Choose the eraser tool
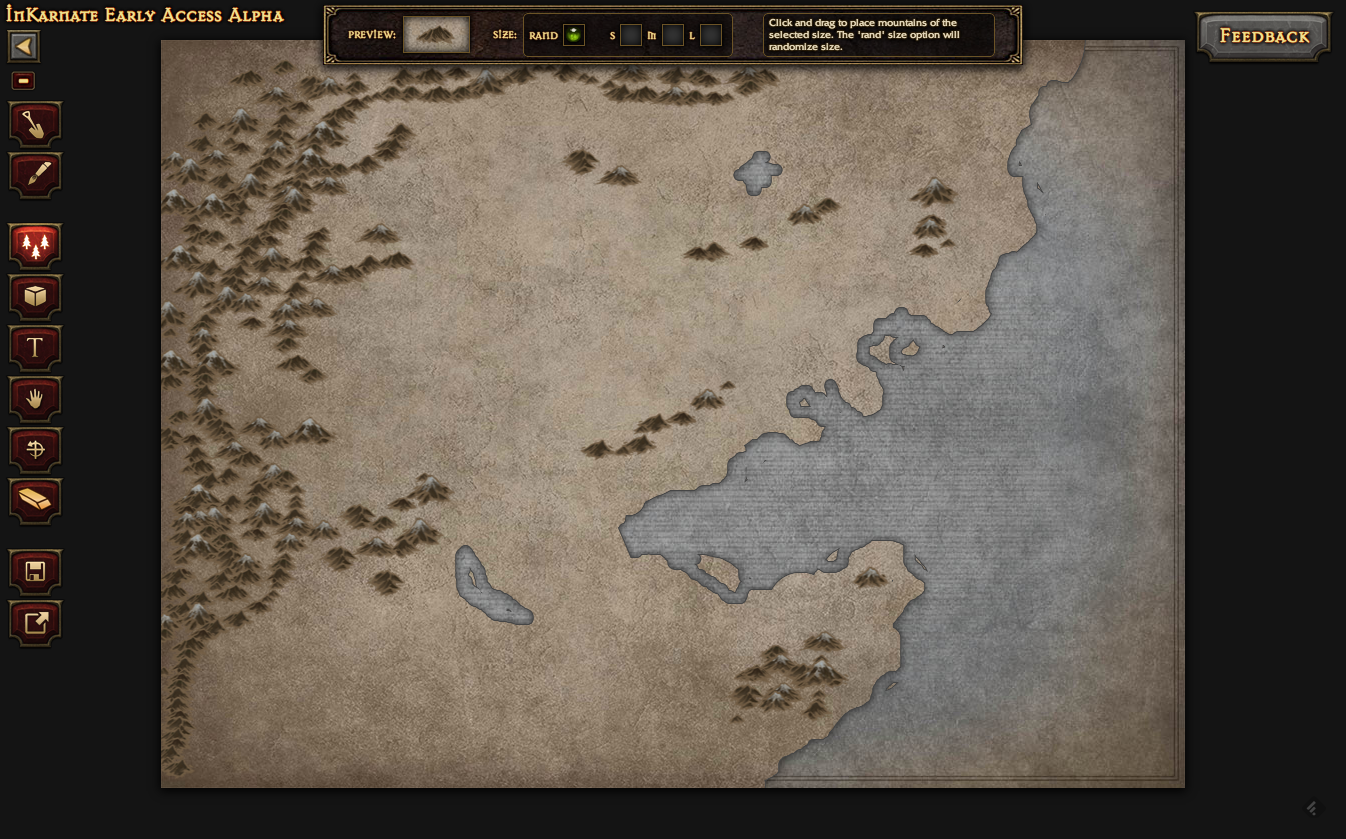Screen dimensions: 1346x839 tap(35, 500)
